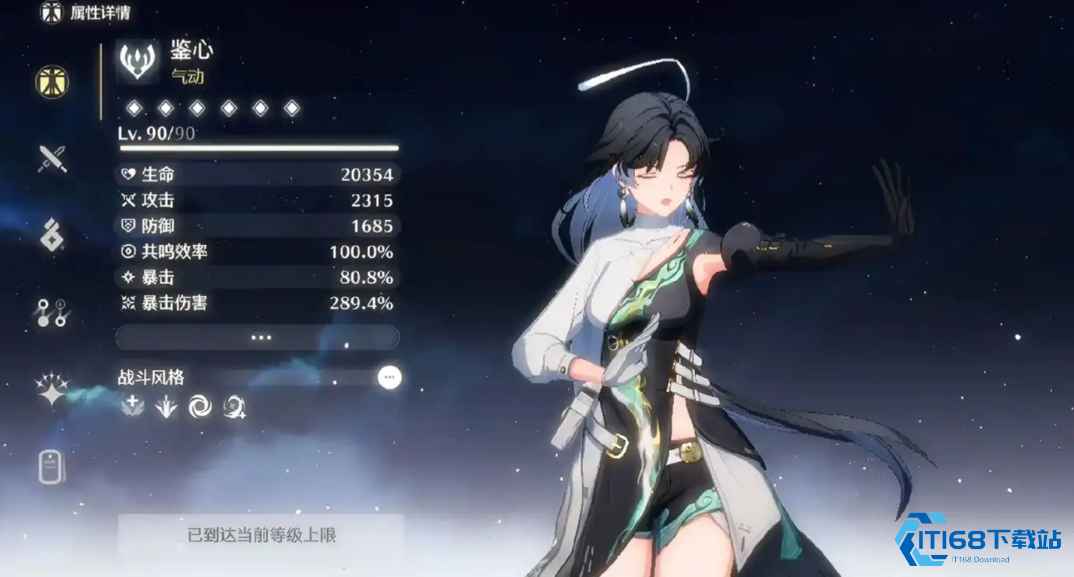Show combat style details via round button
The height and width of the screenshot is (577, 1074).
pyautogui.click(x=389, y=377)
